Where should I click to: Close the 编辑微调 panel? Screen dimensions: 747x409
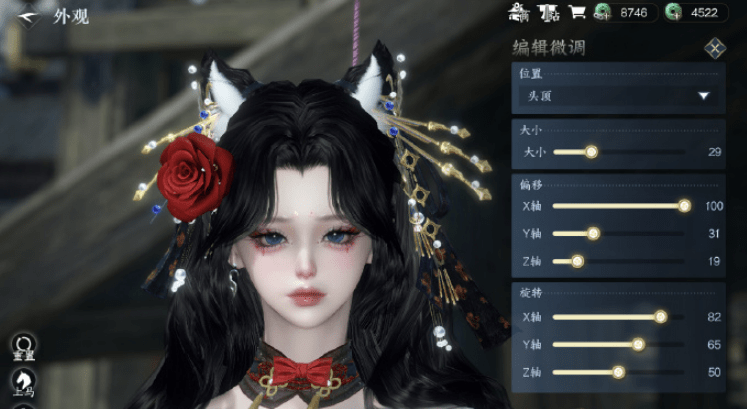(714, 48)
